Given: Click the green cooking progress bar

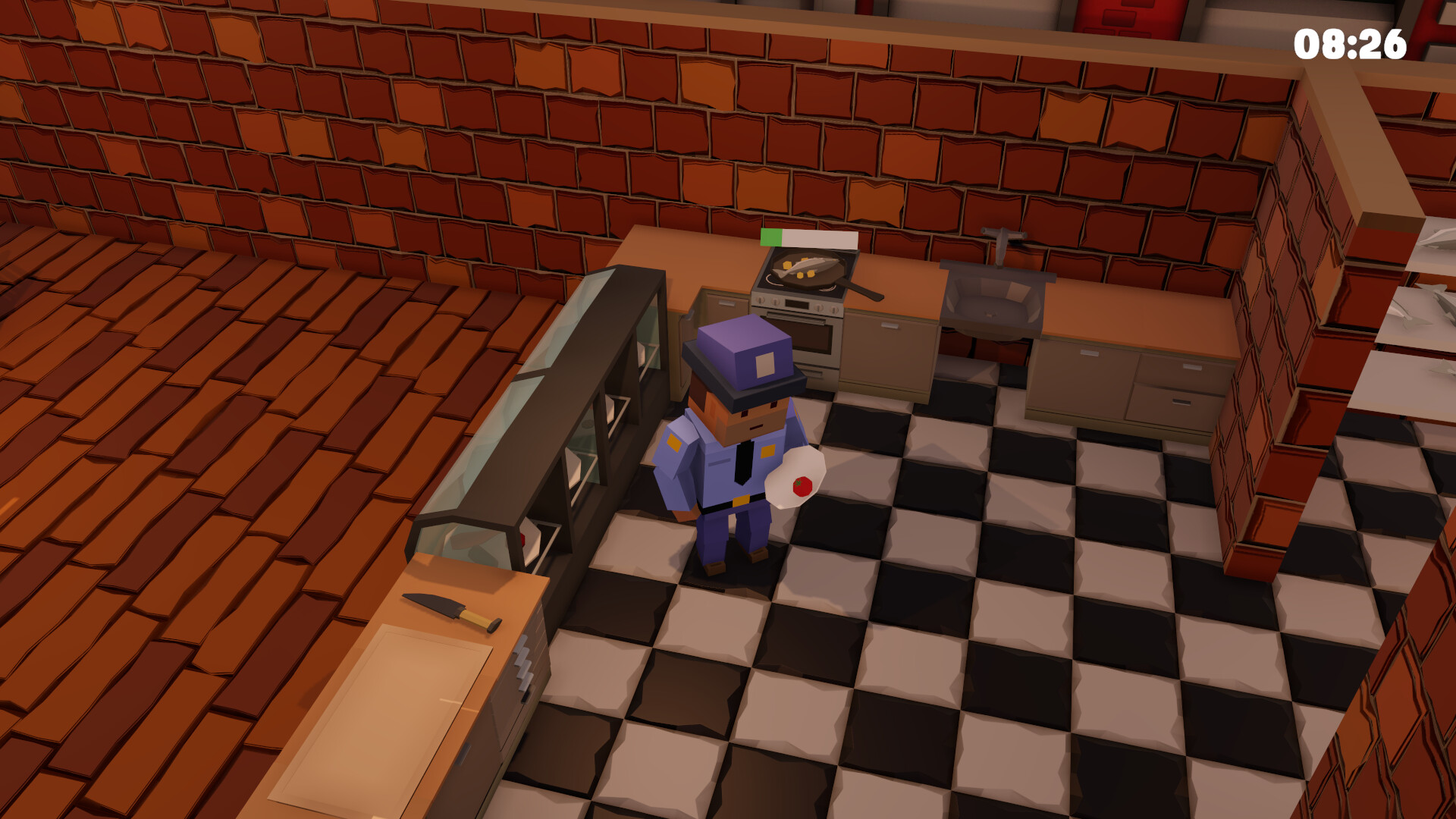Looking at the screenshot, I should point(772,237).
